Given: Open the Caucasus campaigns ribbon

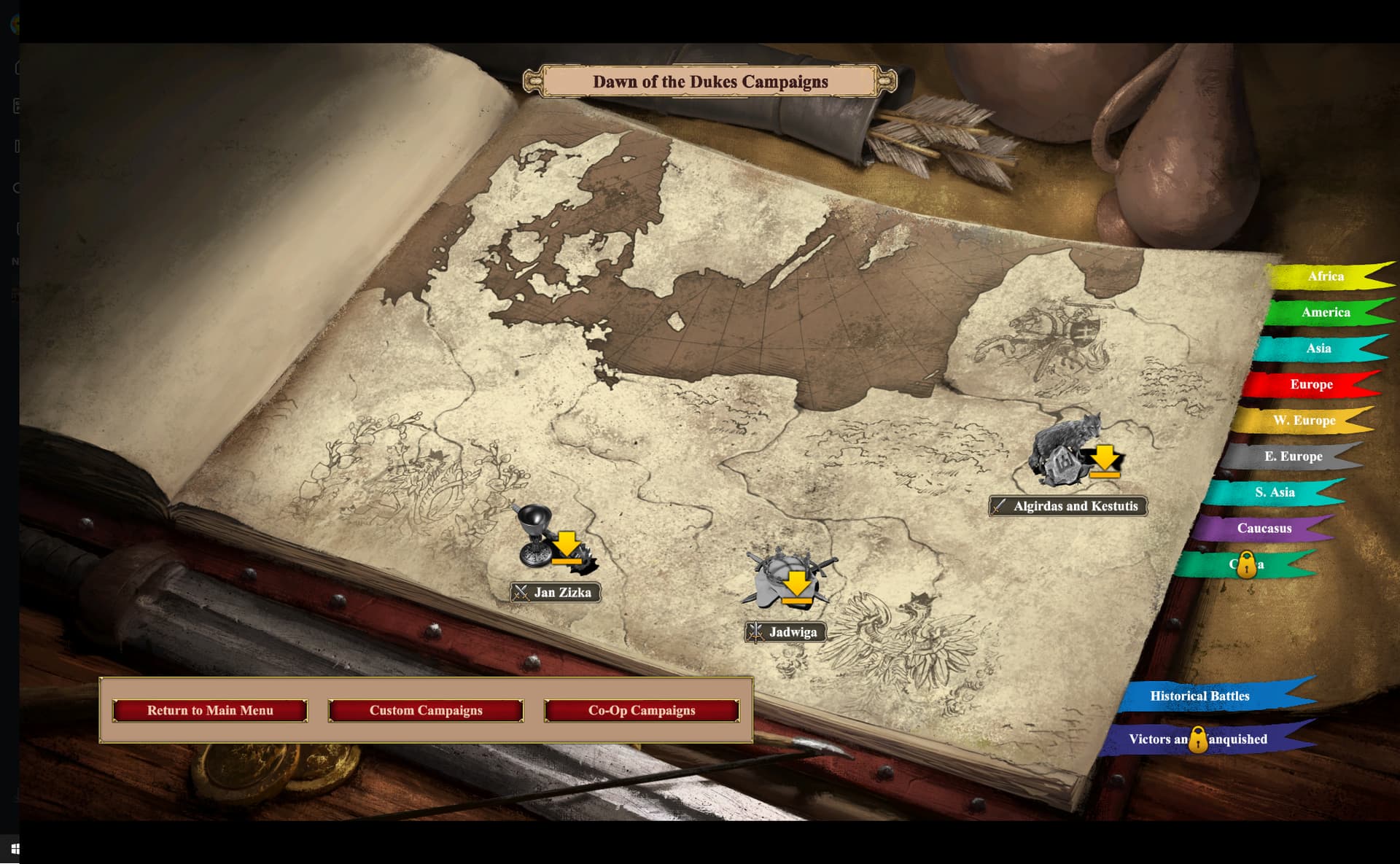Looking at the screenshot, I should [x=1264, y=528].
